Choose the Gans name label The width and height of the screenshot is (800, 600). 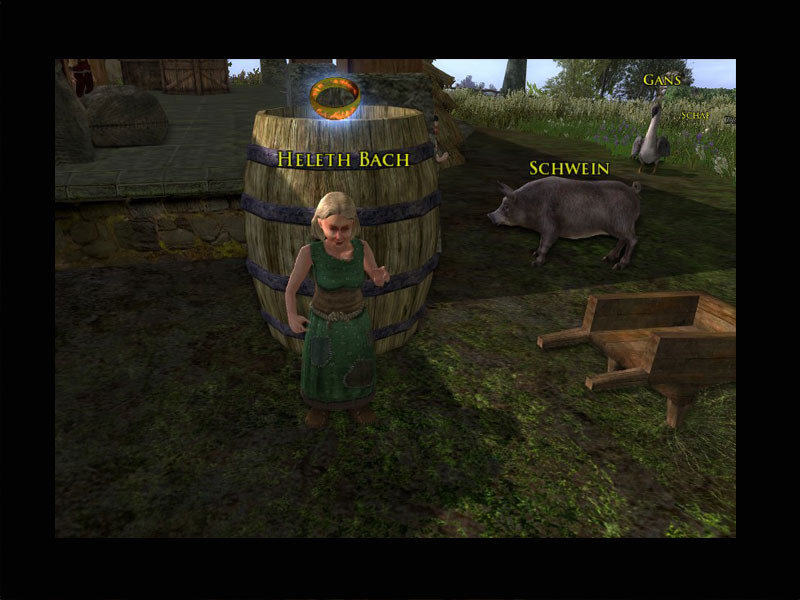(662, 80)
